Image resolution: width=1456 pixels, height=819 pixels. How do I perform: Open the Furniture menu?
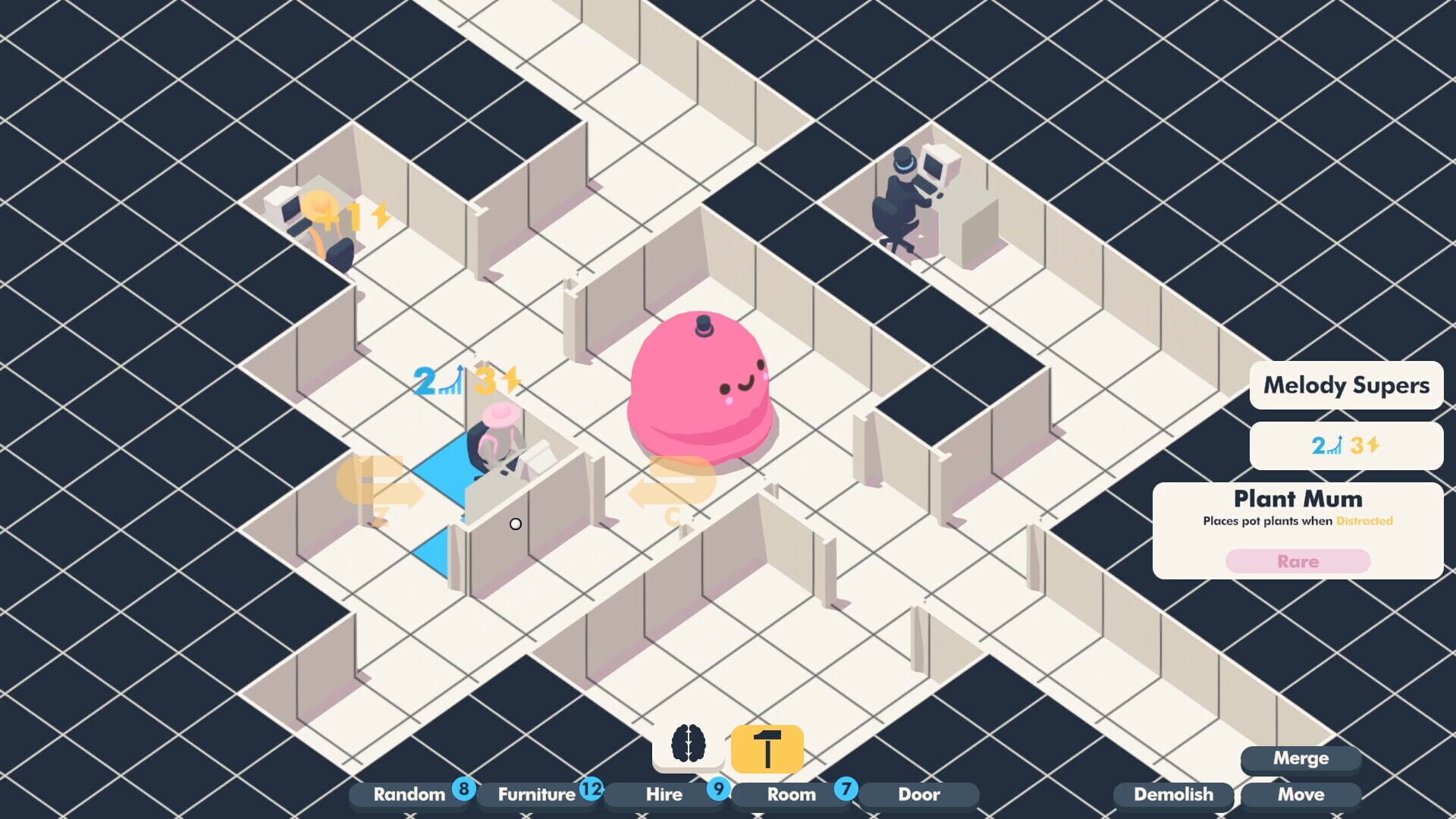536,794
